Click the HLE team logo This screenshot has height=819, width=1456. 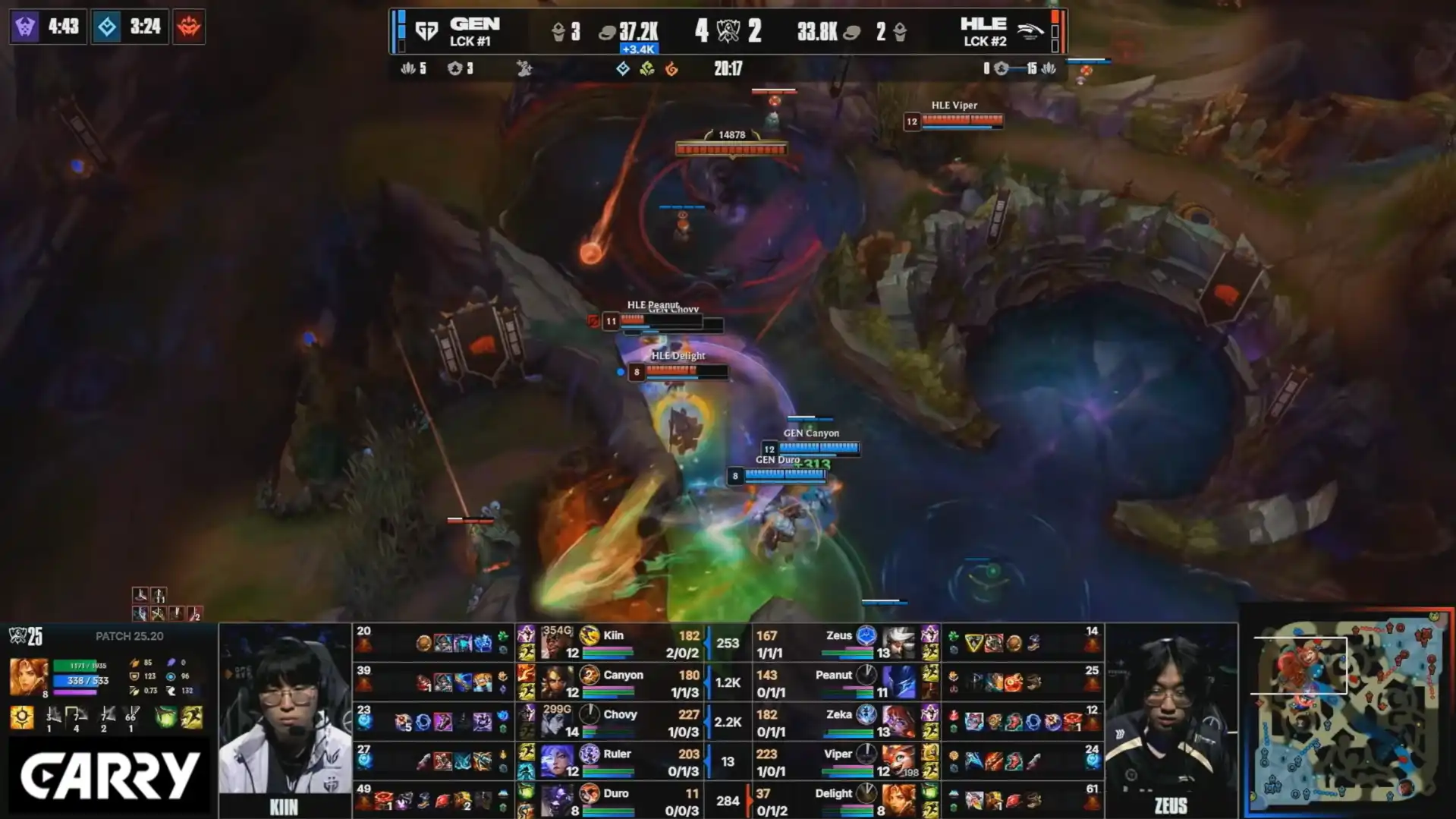[x=1030, y=31]
